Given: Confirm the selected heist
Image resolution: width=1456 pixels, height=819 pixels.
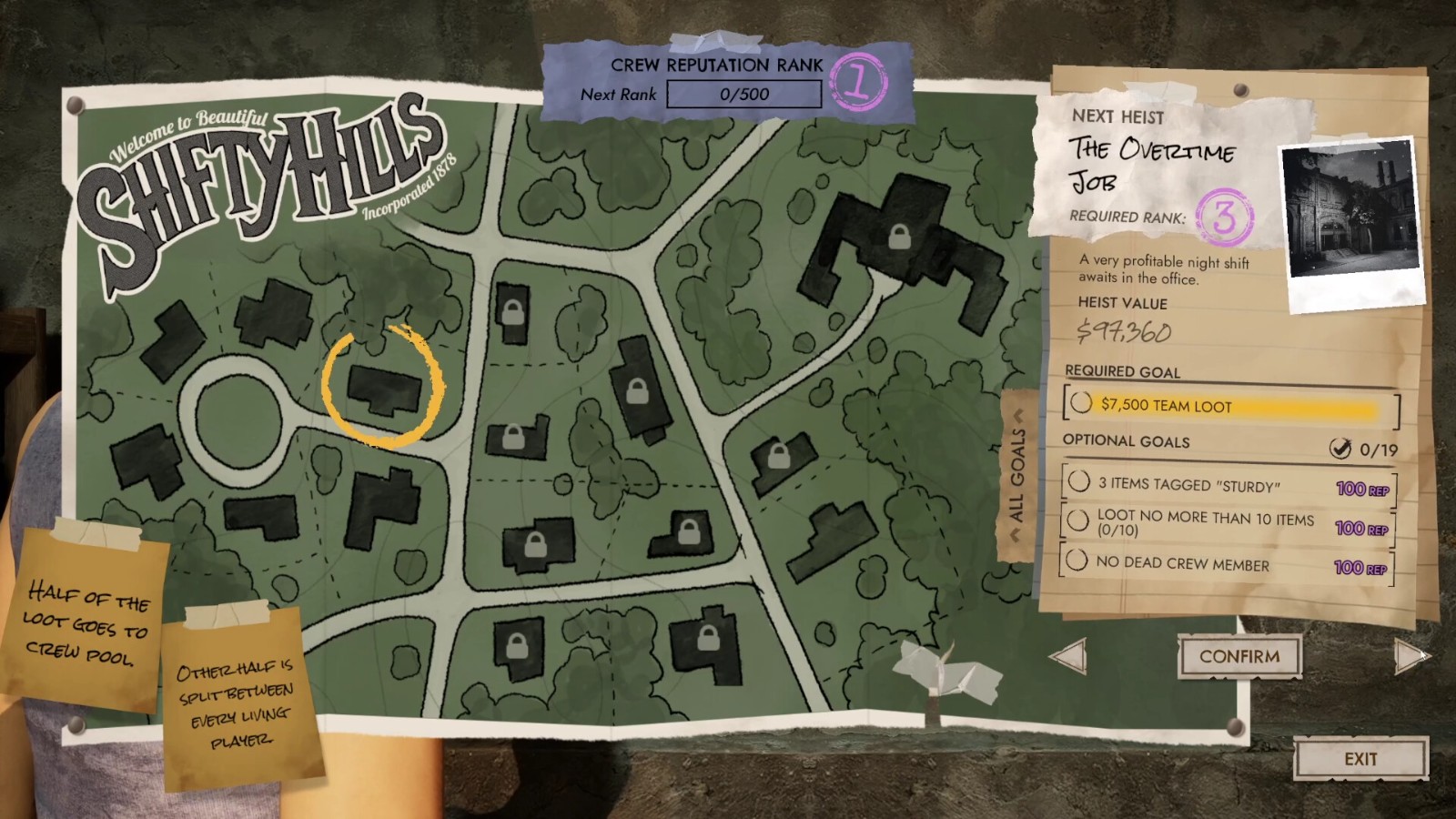Looking at the screenshot, I should (1239, 656).
